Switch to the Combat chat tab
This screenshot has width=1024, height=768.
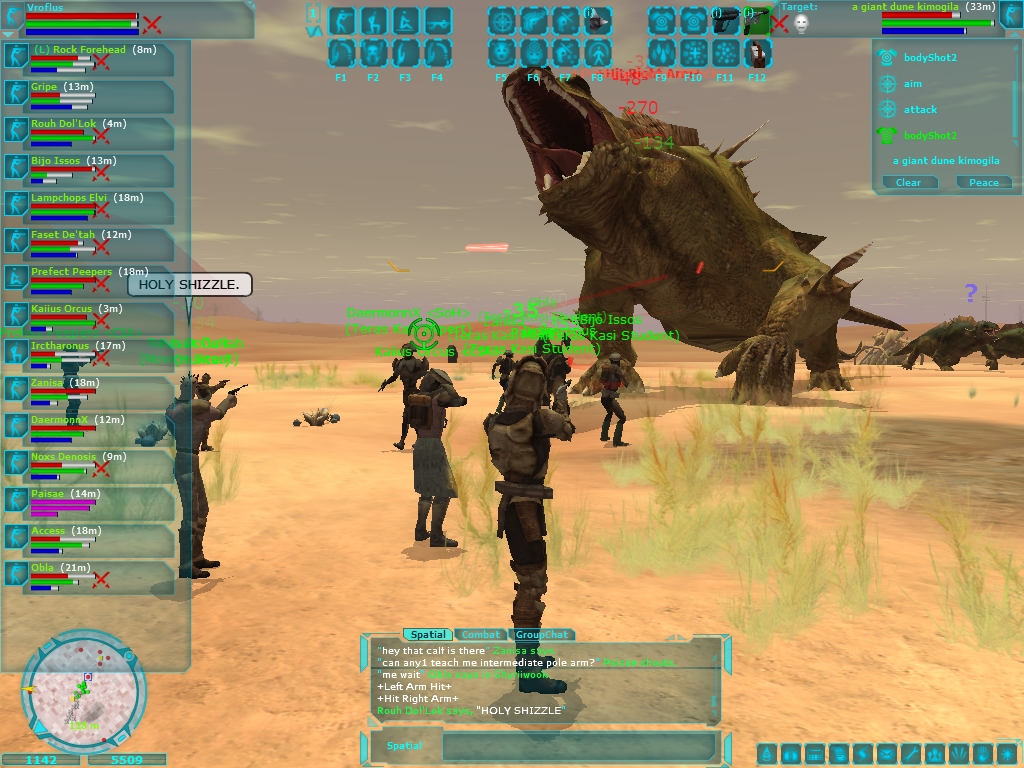[x=481, y=635]
